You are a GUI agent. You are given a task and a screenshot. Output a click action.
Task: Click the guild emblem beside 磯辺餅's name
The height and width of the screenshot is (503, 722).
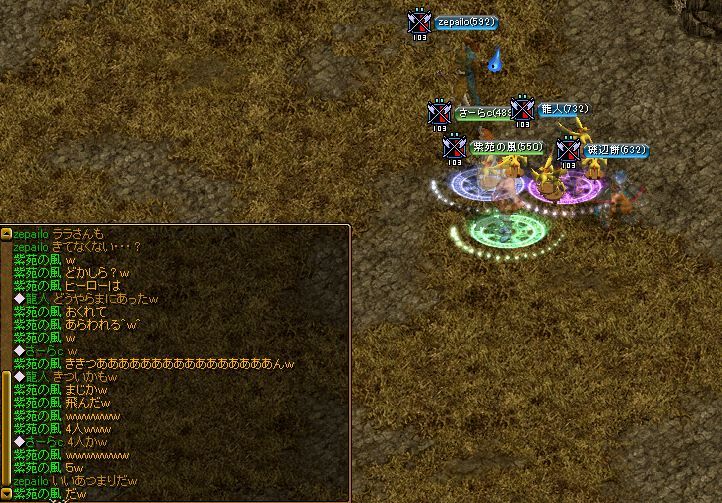point(568,151)
